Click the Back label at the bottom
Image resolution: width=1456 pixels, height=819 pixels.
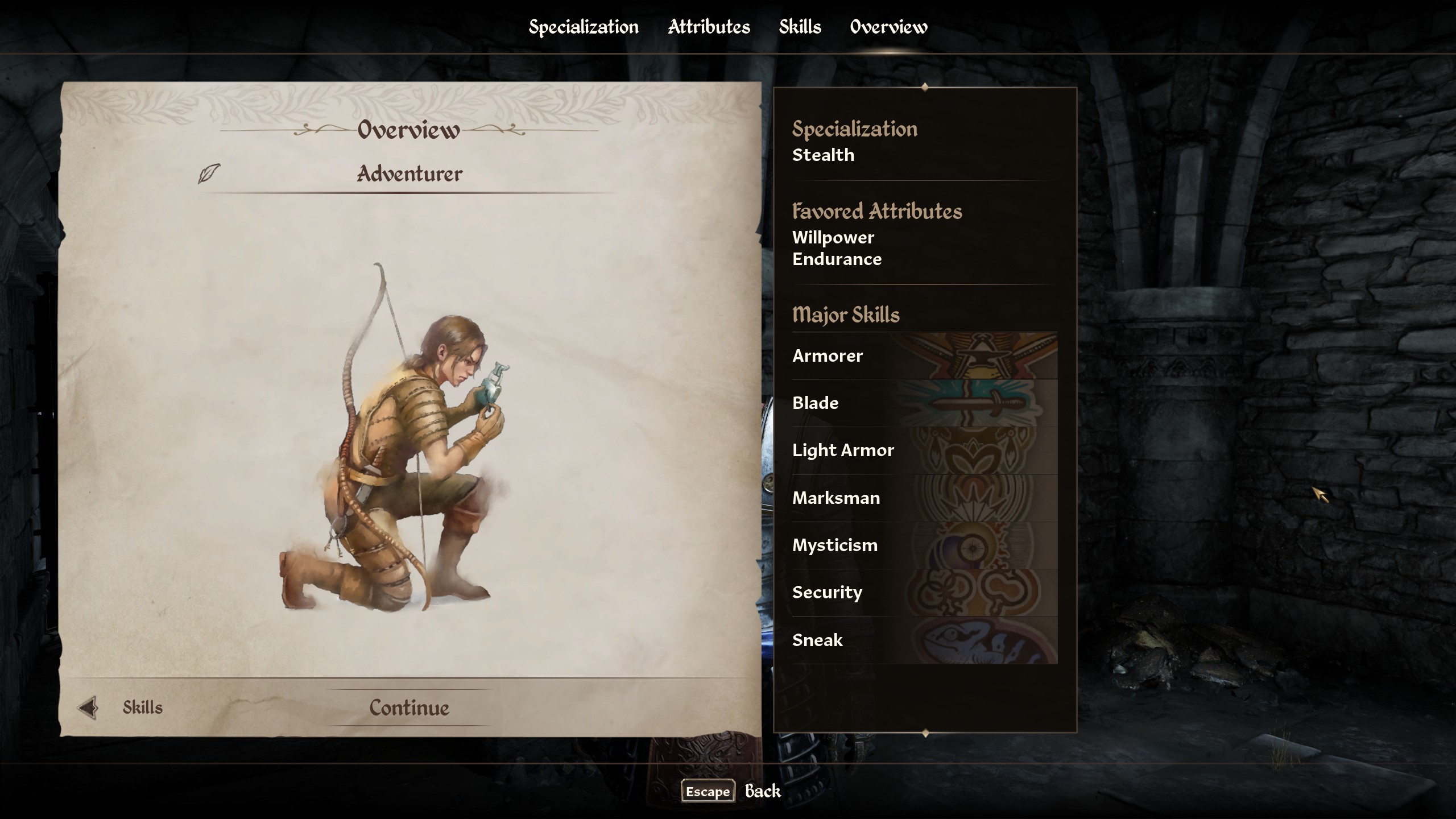pos(763,791)
